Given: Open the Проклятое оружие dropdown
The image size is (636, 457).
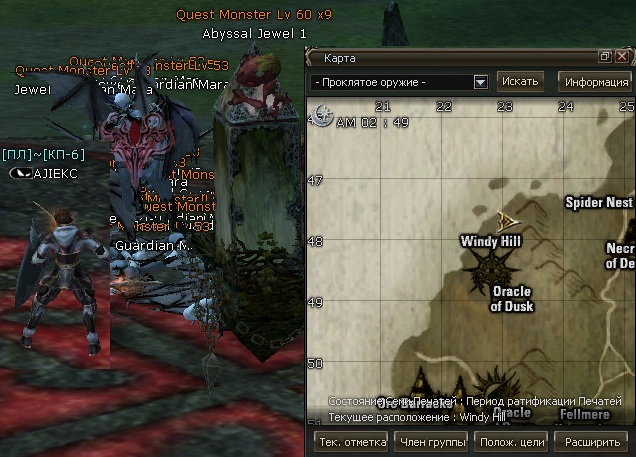Looking at the screenshot, I should pyautogui.click(x=480, y=82).
